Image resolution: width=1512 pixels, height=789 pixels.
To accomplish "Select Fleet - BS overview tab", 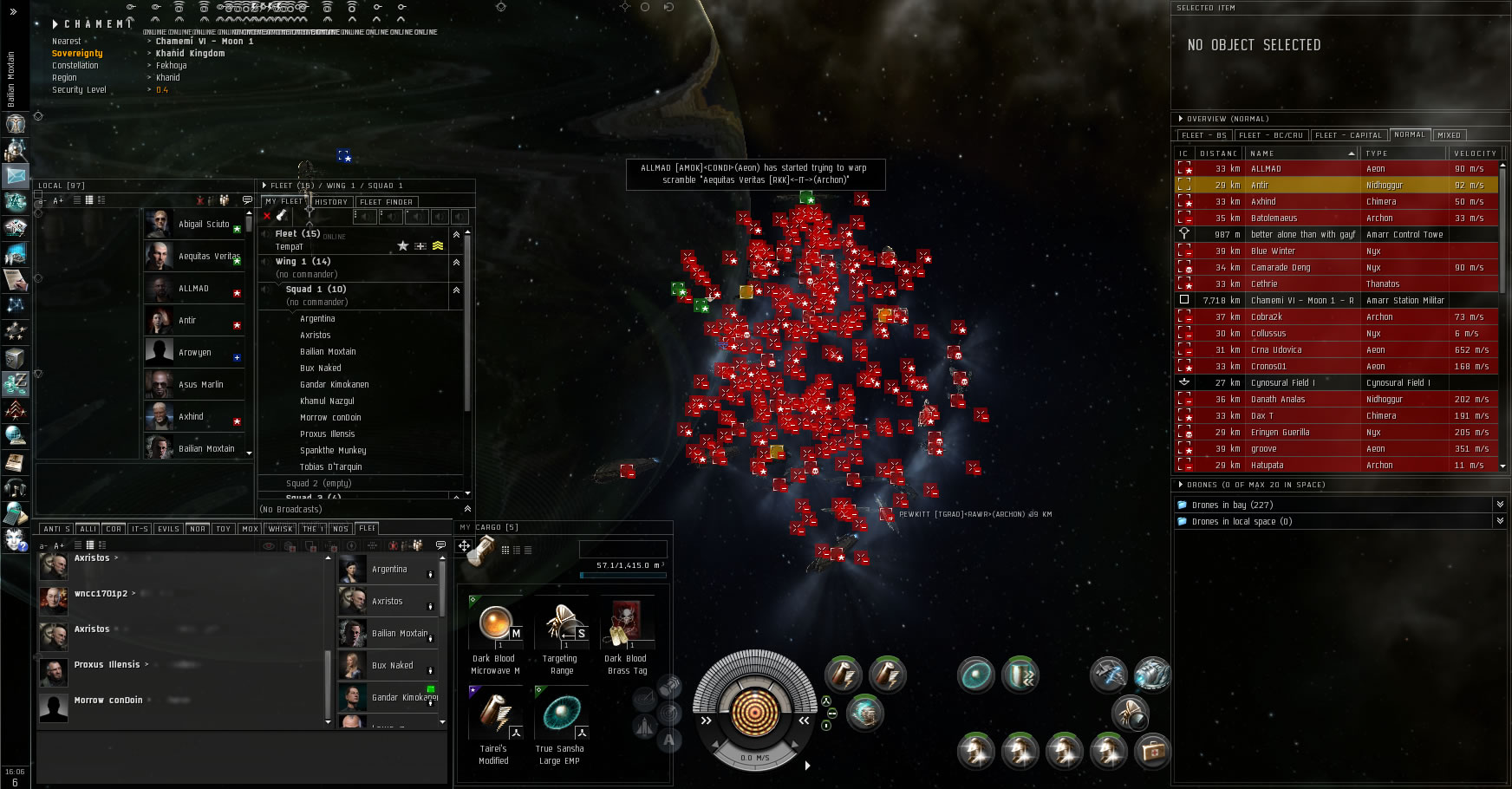I will [x=1203, y=135].
